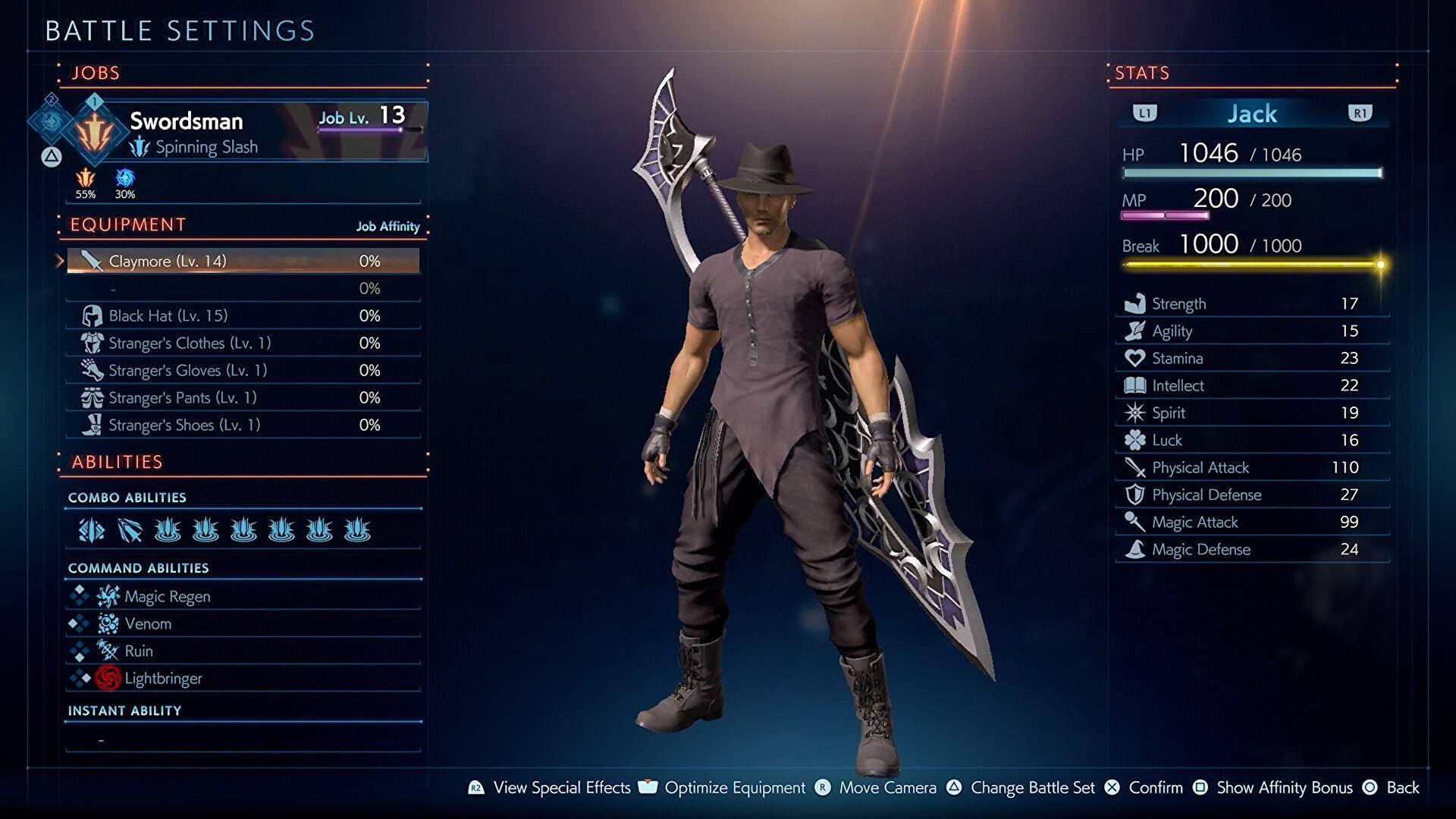Pick the Stranger's Gloves slot
The height and width of the screenshot is (819, 1456).
[x=243, y=370]
